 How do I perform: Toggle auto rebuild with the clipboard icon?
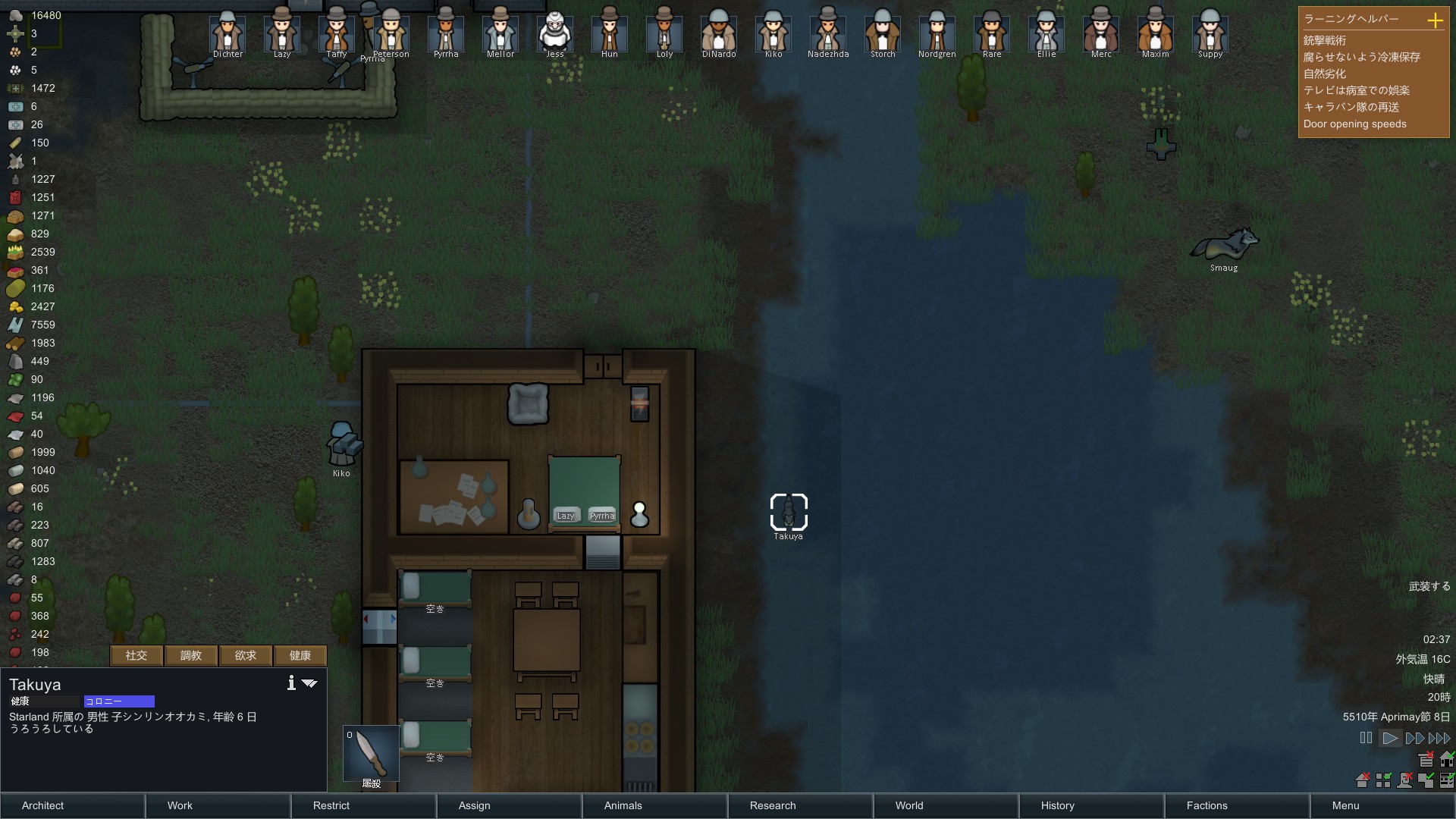pos(1426,760)
